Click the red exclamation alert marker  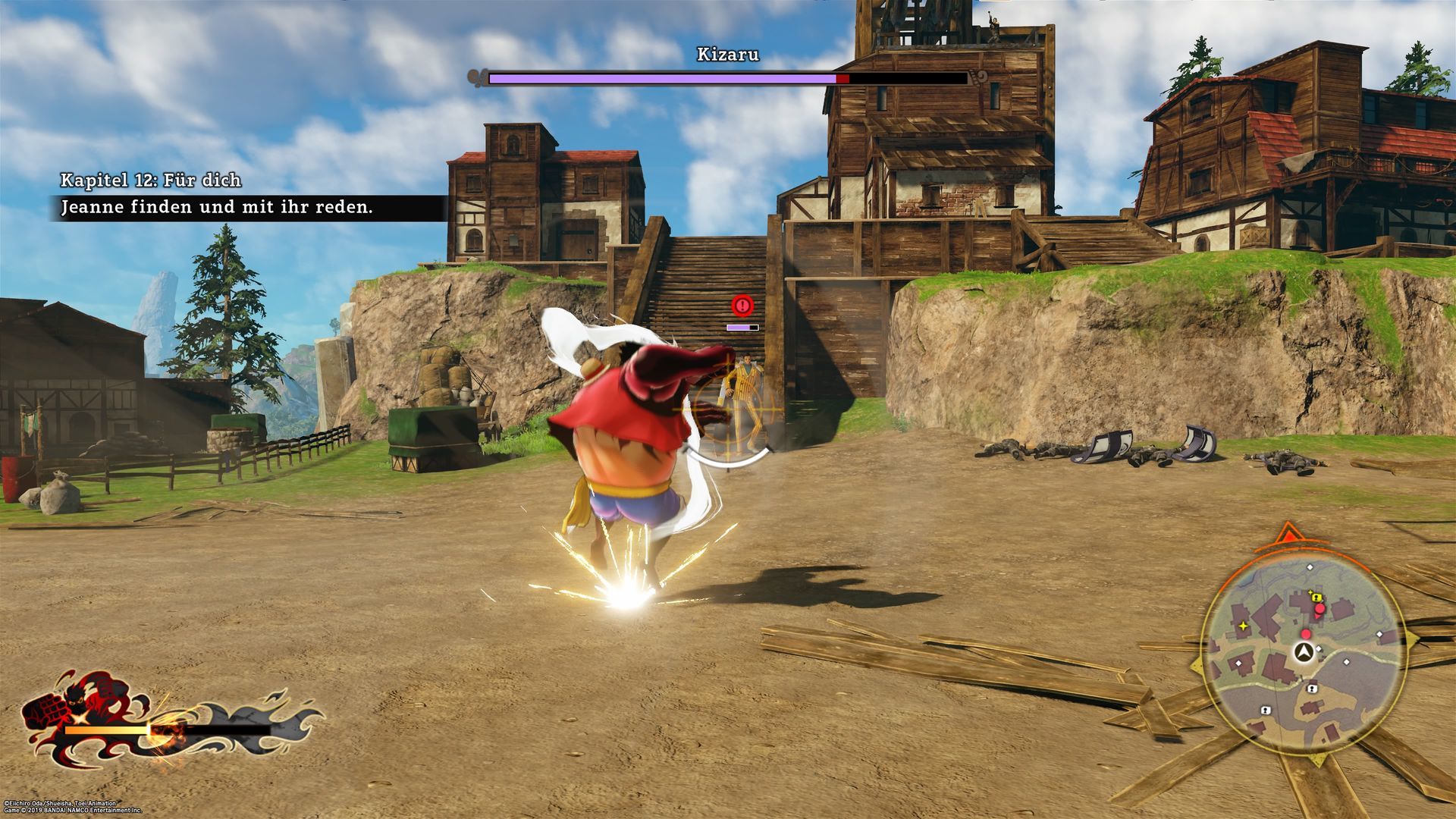click(742, 306)
